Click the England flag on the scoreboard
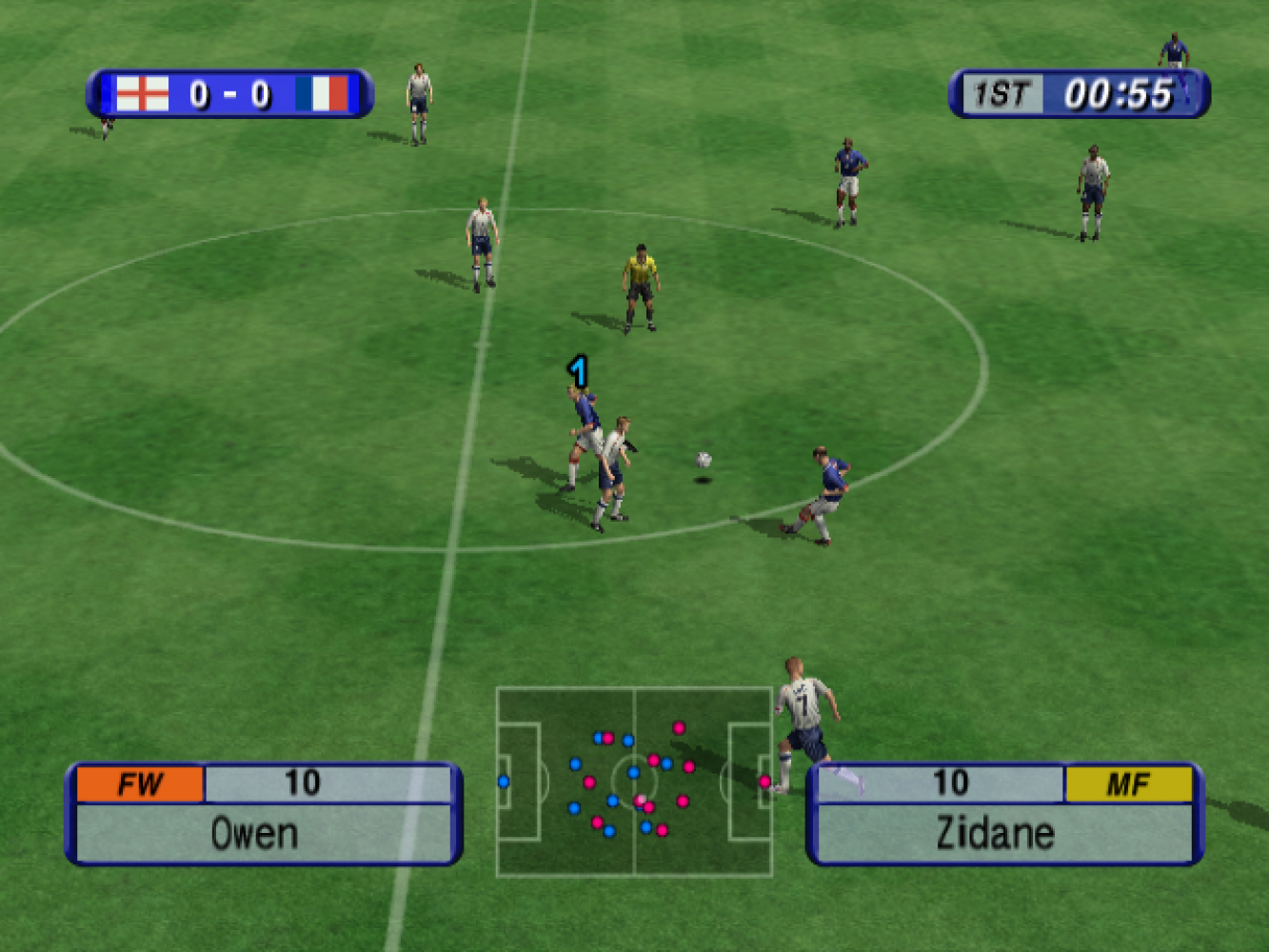The image size is (1269, 952). click(142, 94)
